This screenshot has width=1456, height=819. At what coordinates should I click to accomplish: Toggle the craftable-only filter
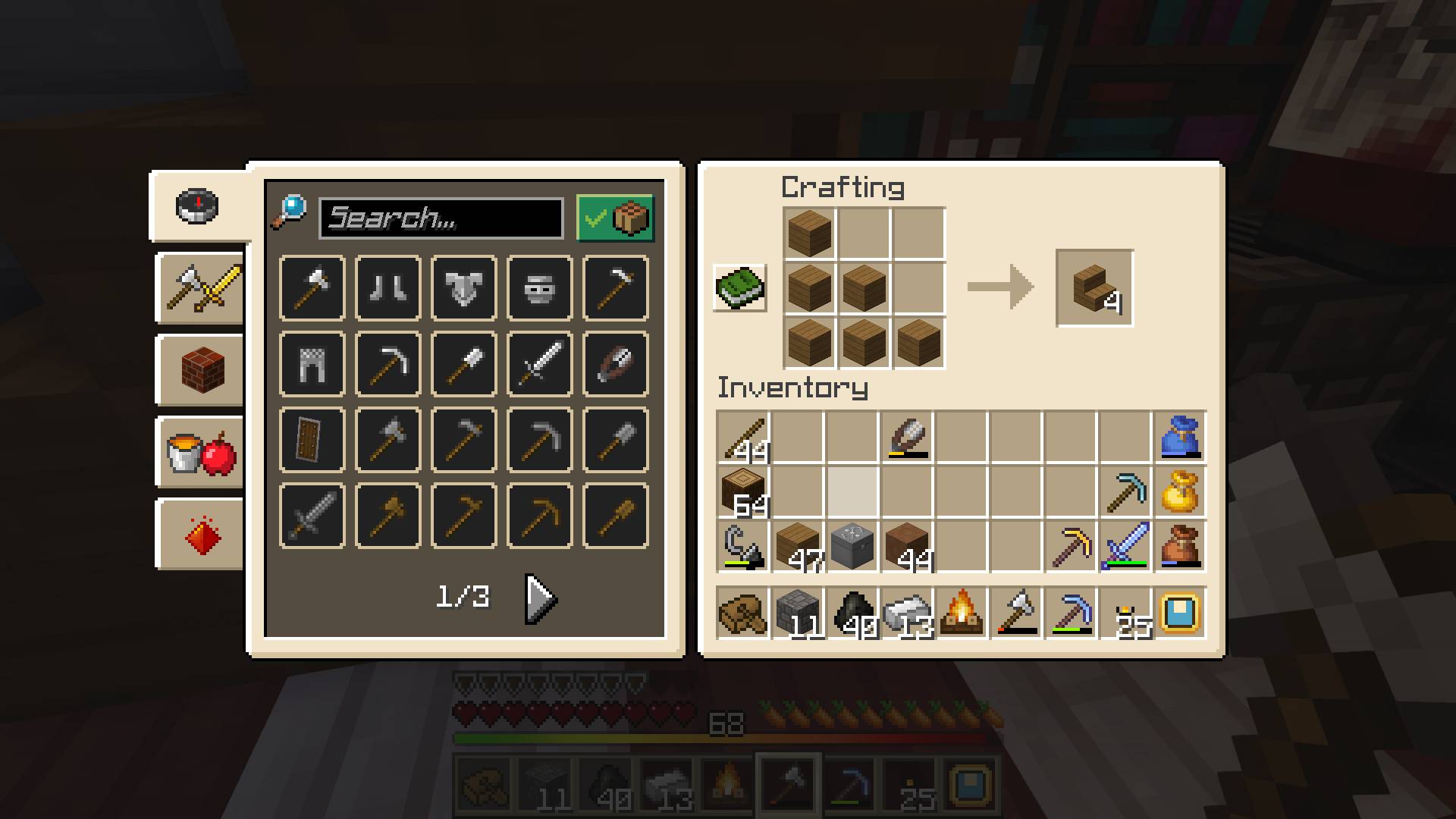point(614,219)
